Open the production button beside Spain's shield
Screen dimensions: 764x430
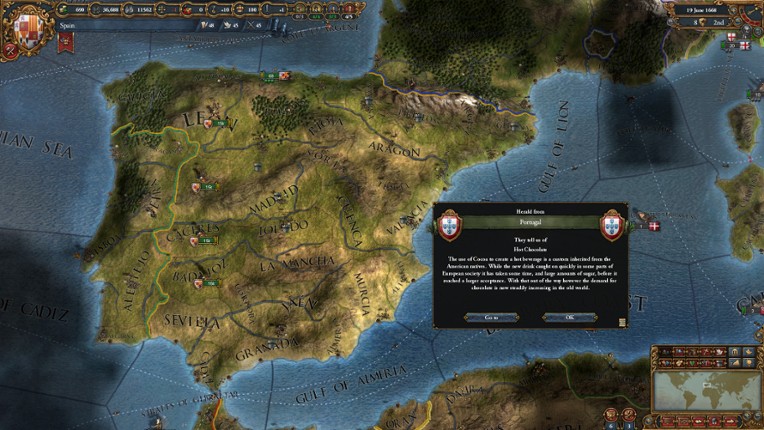click(13, 47)
